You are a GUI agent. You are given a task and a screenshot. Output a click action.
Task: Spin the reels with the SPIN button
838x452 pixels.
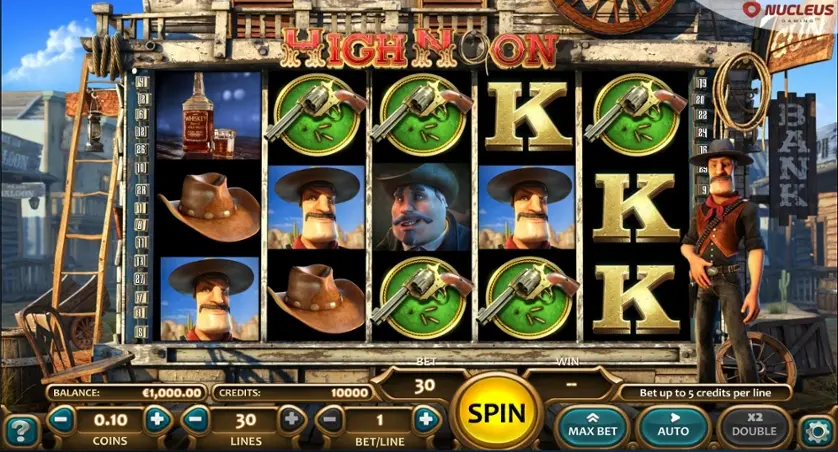coord(496,411)
